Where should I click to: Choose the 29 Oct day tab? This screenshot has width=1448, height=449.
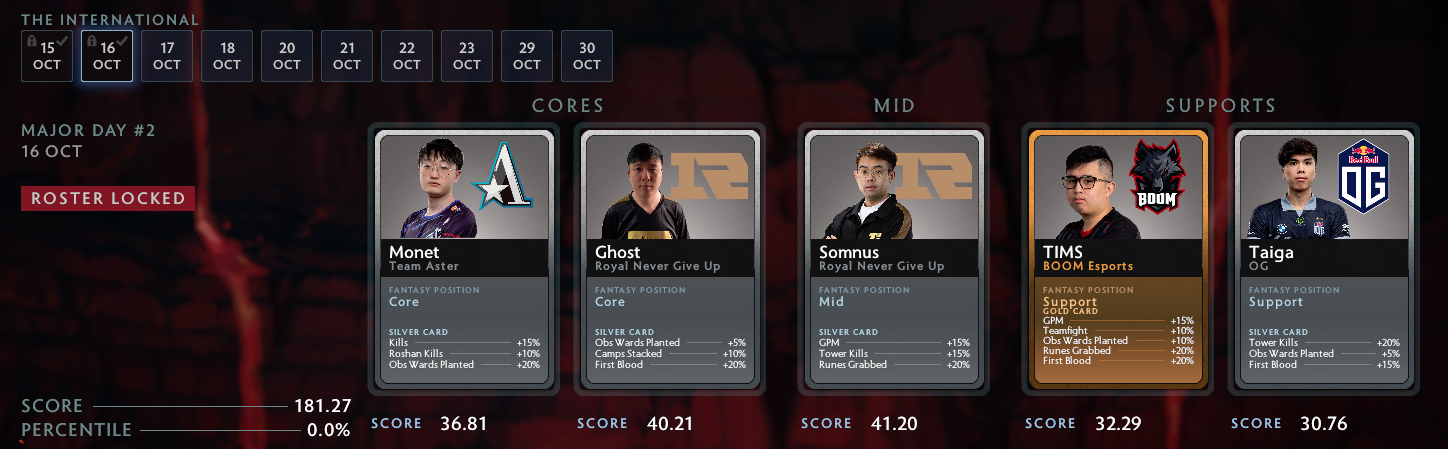[x=527, y=56]
